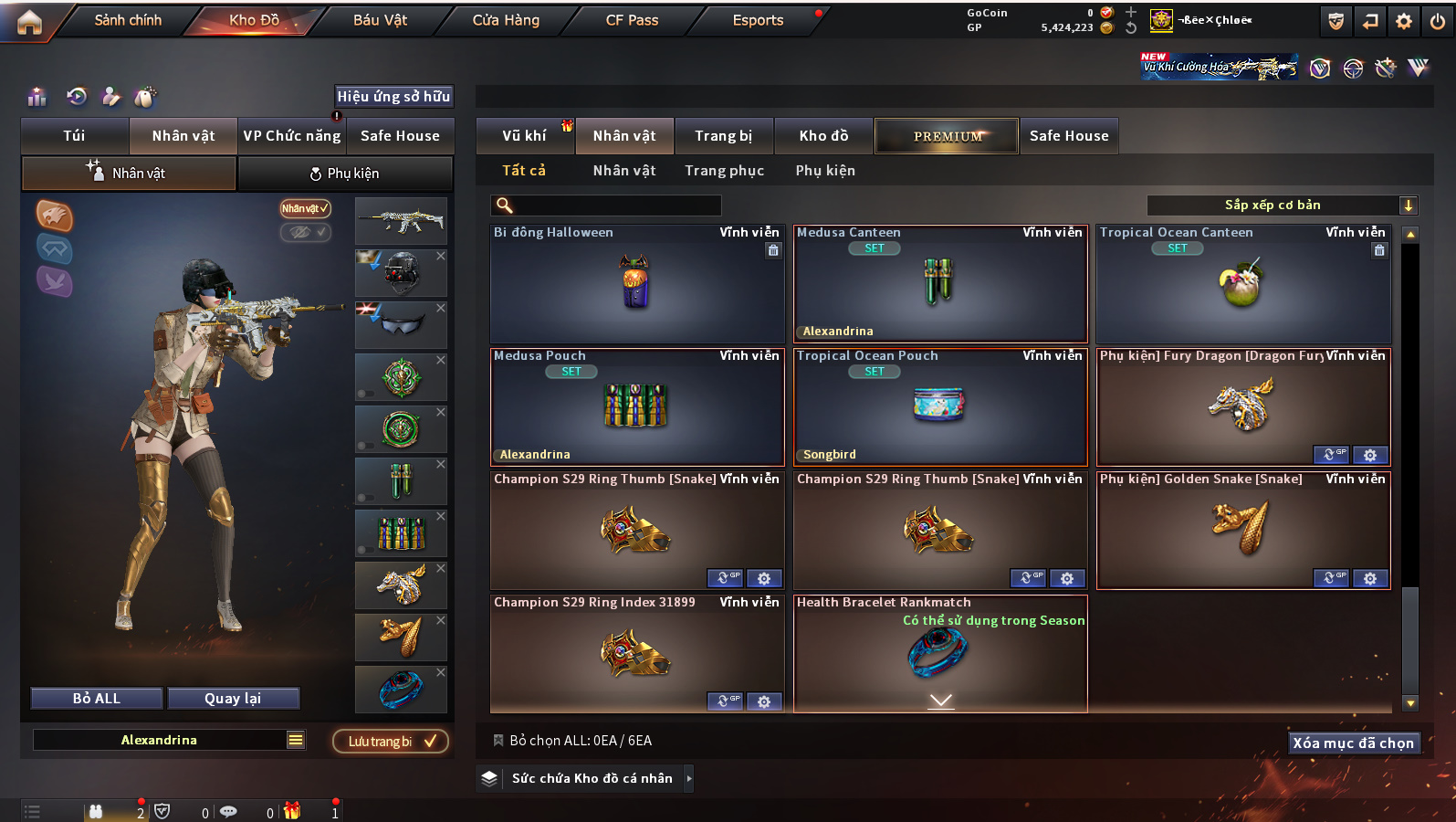Viewport: 1456px width, 822px height.
Task: Switch to the Cửa Hàng shop tab
Action: (506, 20)
